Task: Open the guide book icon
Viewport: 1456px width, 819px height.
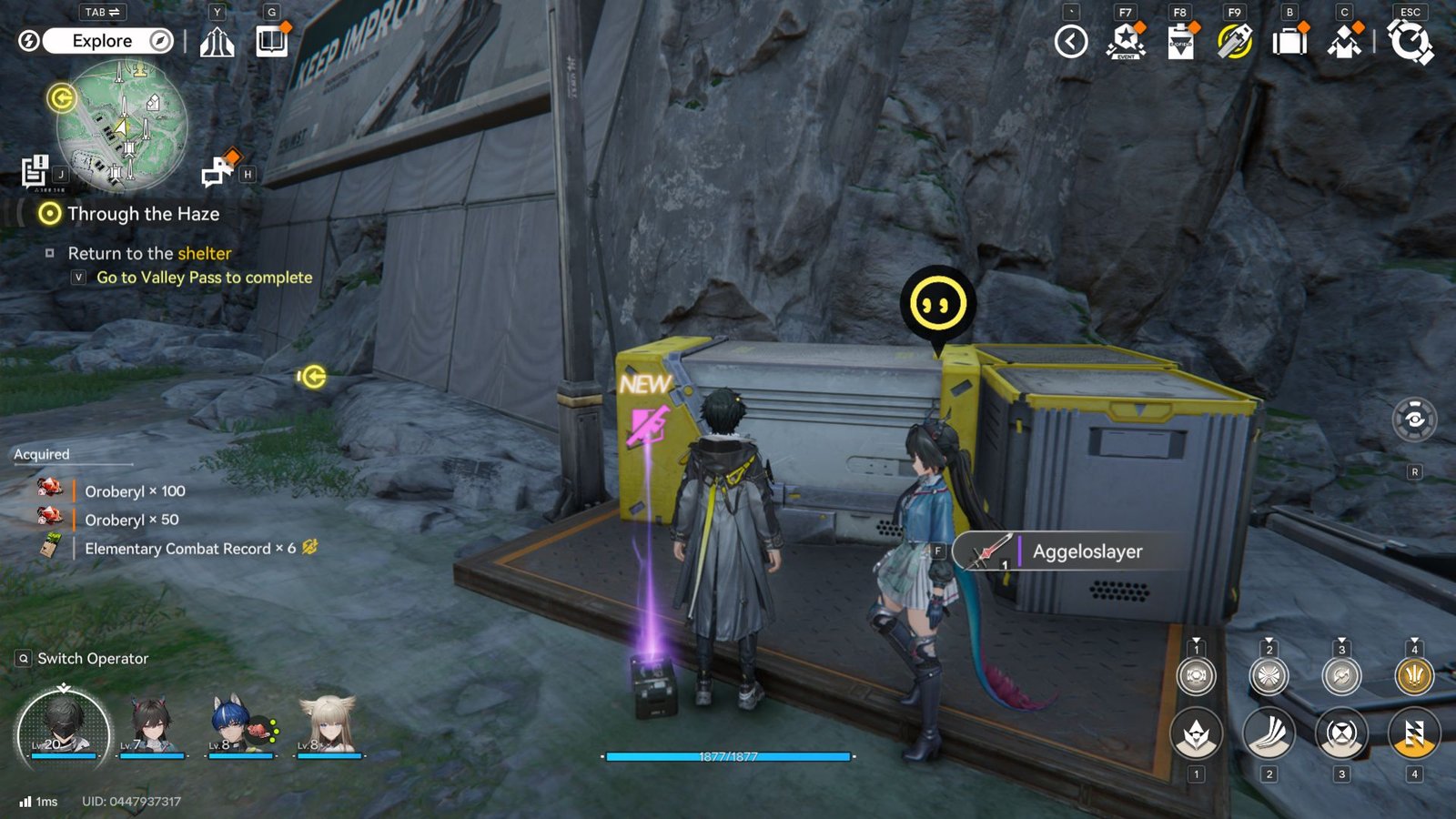Action: tap(271, 42)
